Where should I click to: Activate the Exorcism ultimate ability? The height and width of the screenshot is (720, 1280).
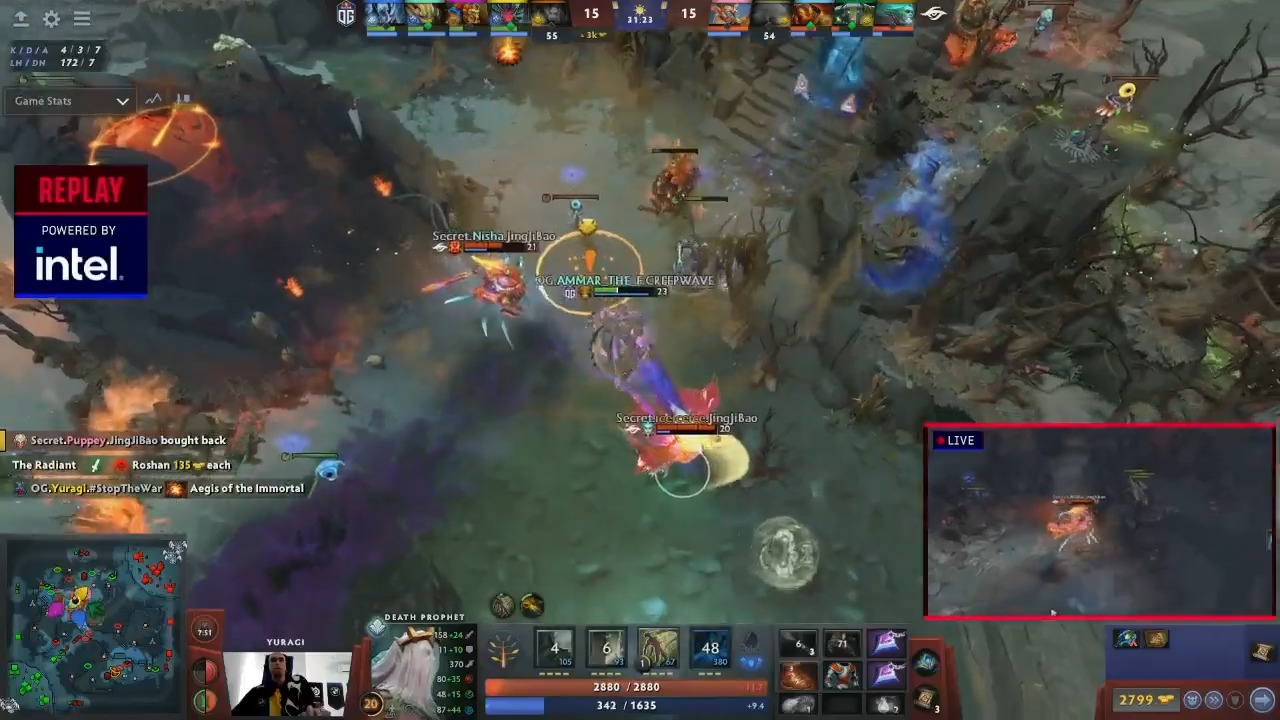click(711, 648)
